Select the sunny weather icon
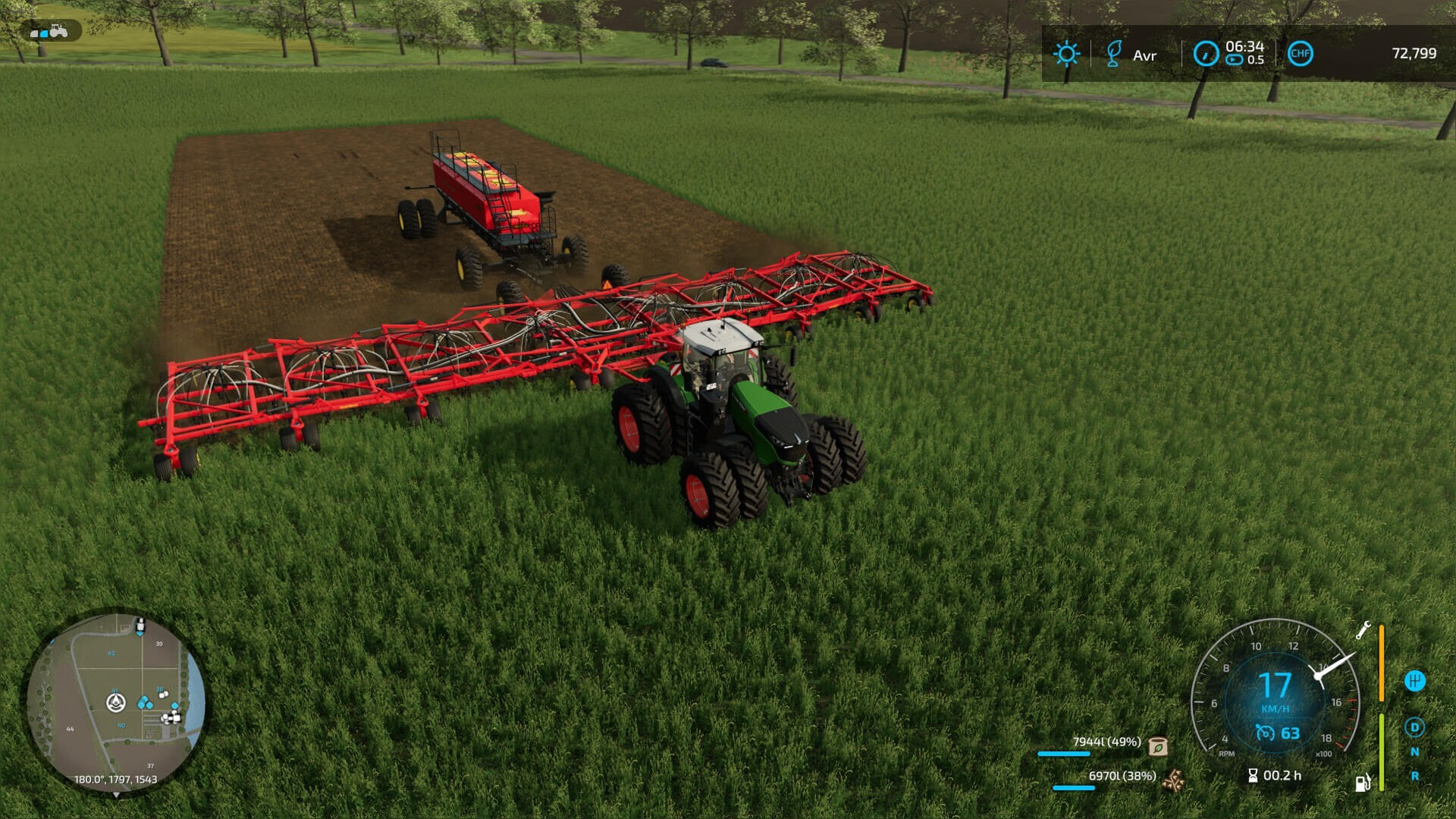 click(x=1066, y=54)
